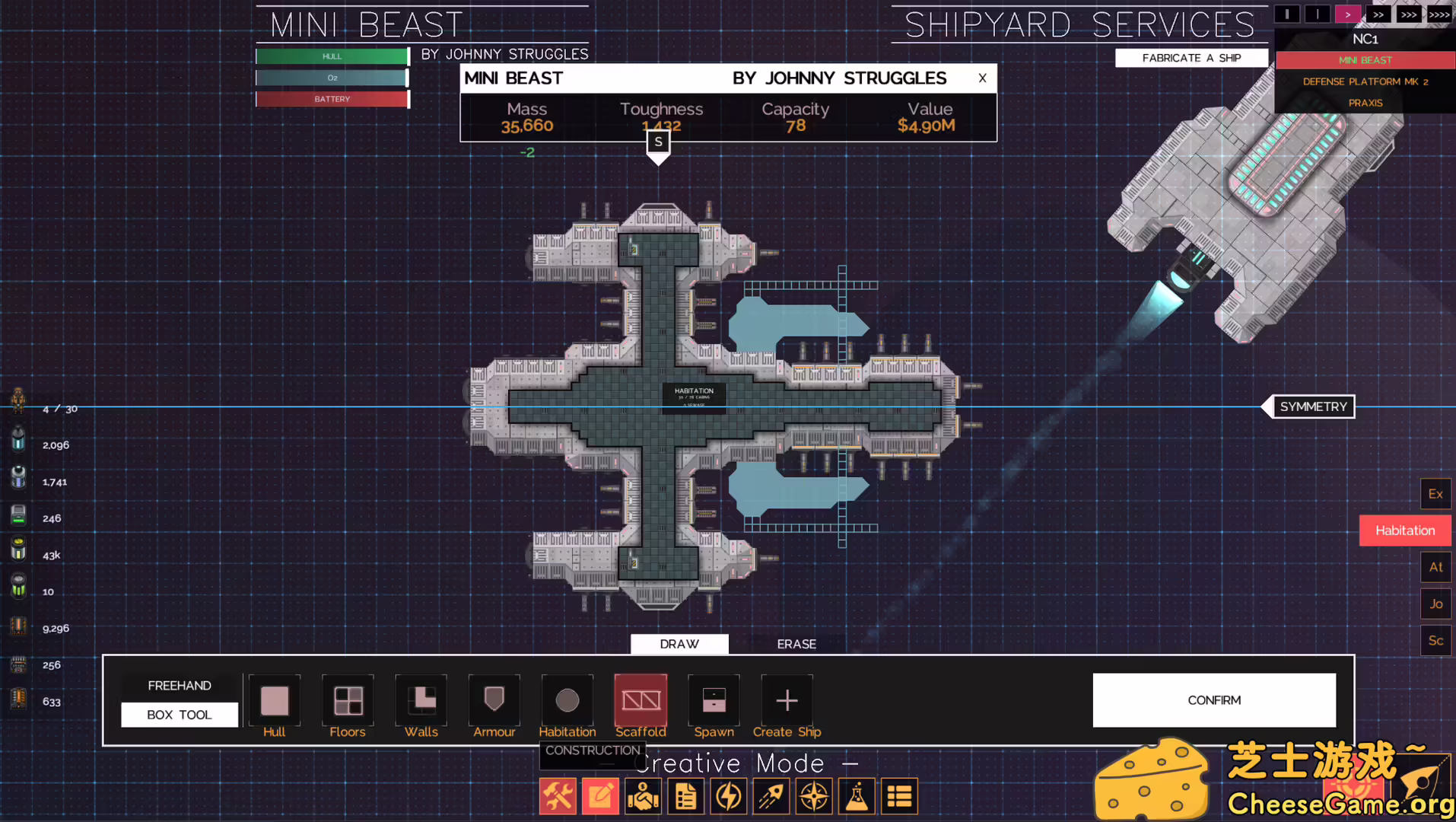Select the Hull construction tool
This screenshot has height=822, width=1456.
274,700
